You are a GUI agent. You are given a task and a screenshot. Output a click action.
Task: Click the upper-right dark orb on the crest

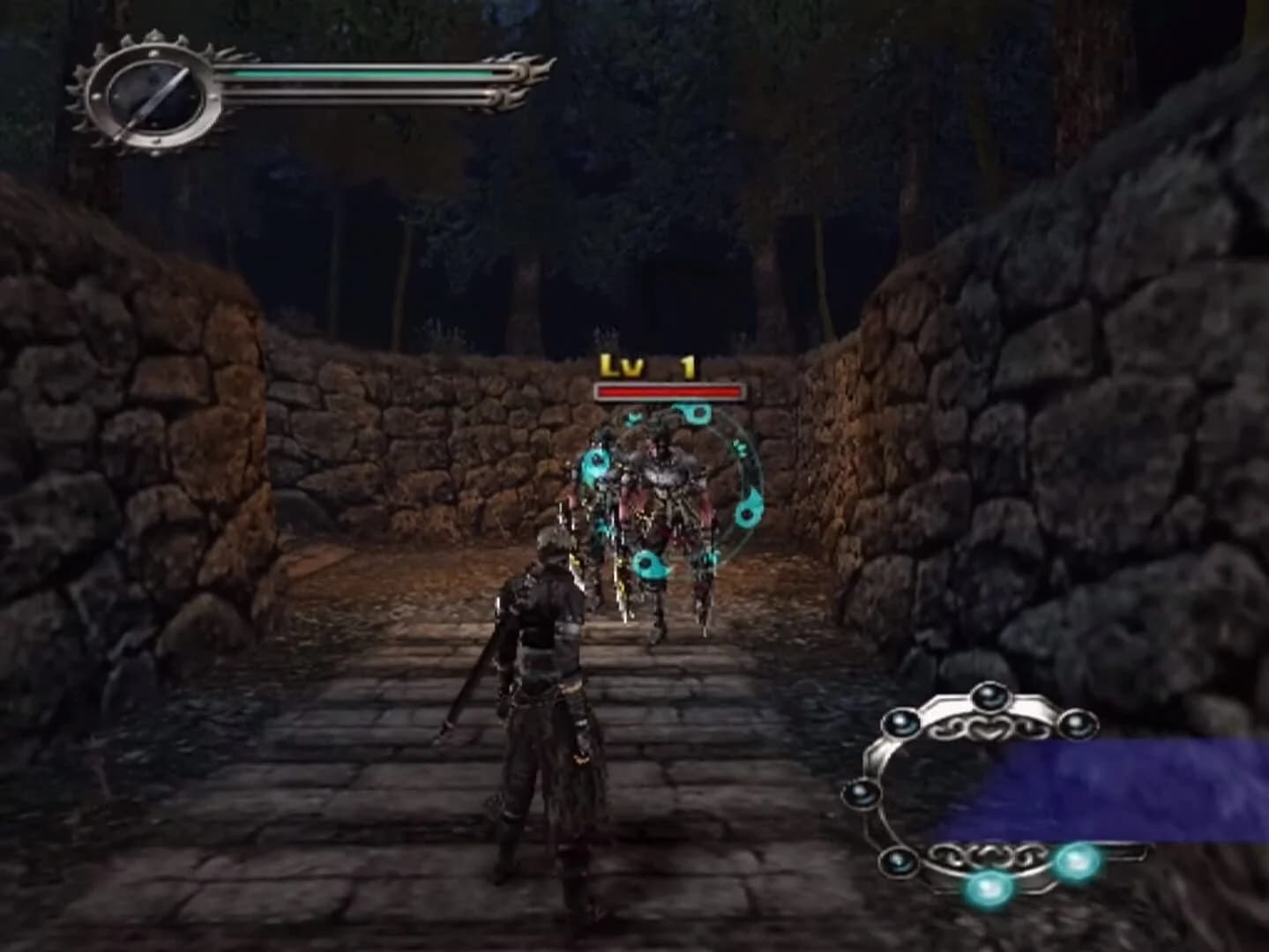(1078, 725)
